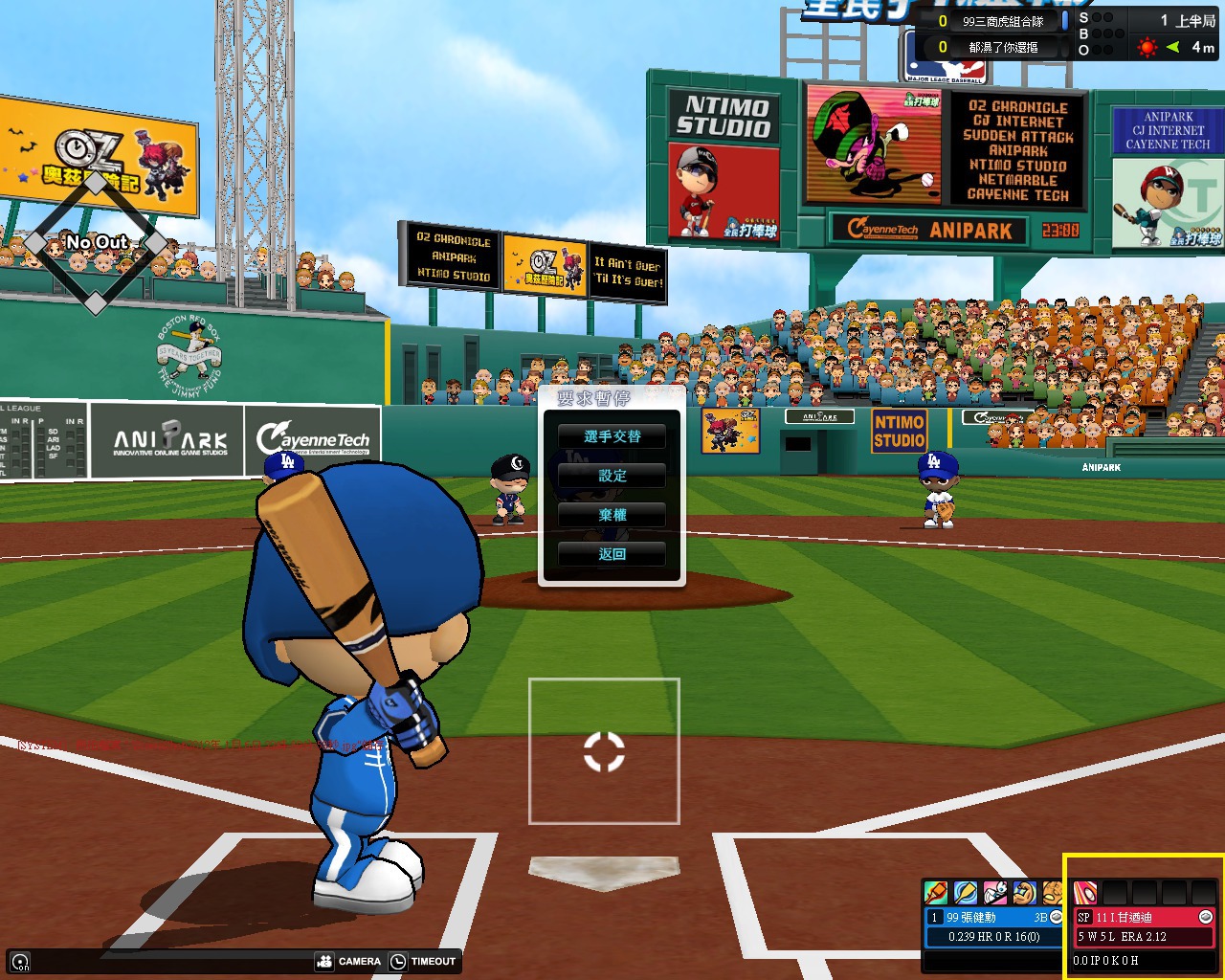Activate the flexing muscle arm skill icon
The height and width of the screenshot is (980, 1225).
click(1024, 893)
